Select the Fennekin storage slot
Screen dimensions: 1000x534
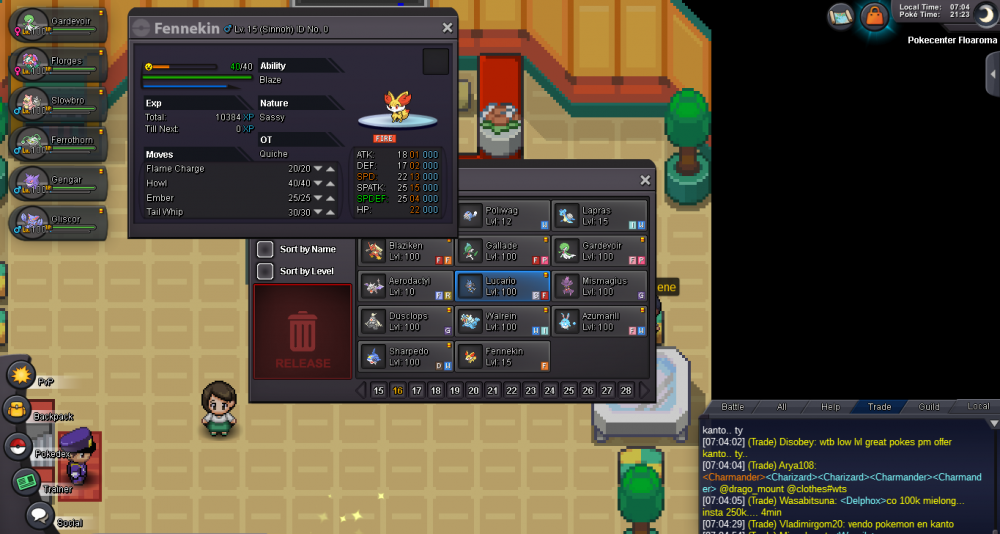pyautogui.click(x=502, y=356)
